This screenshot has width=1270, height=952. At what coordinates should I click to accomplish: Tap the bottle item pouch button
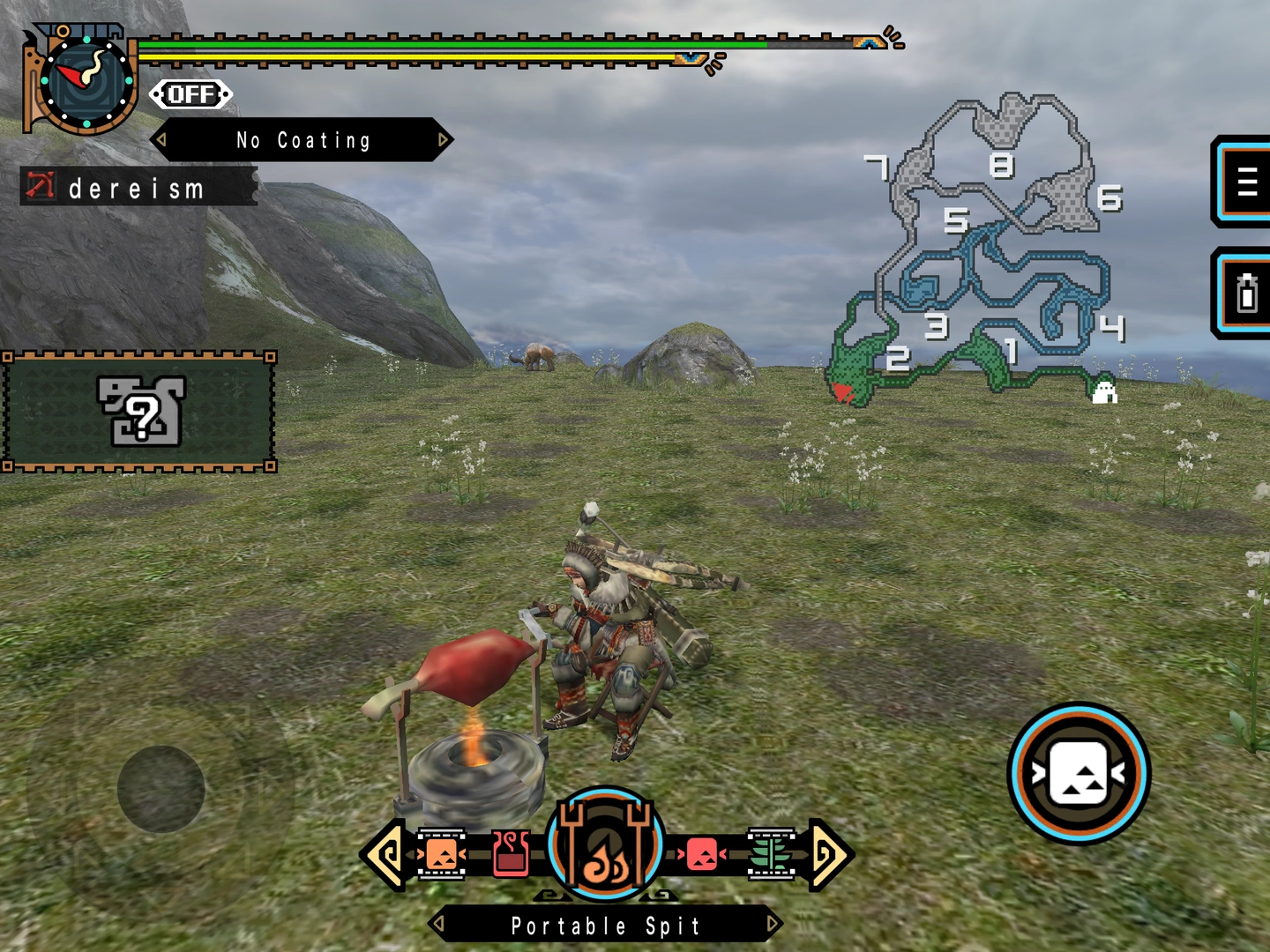coord(1245,294)
